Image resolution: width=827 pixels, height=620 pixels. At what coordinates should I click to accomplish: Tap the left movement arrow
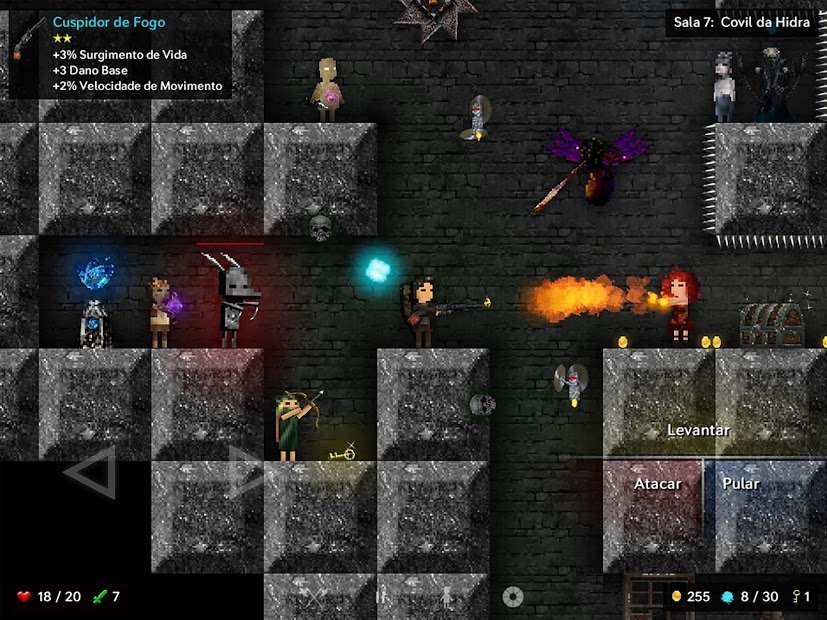coord(91,473)
